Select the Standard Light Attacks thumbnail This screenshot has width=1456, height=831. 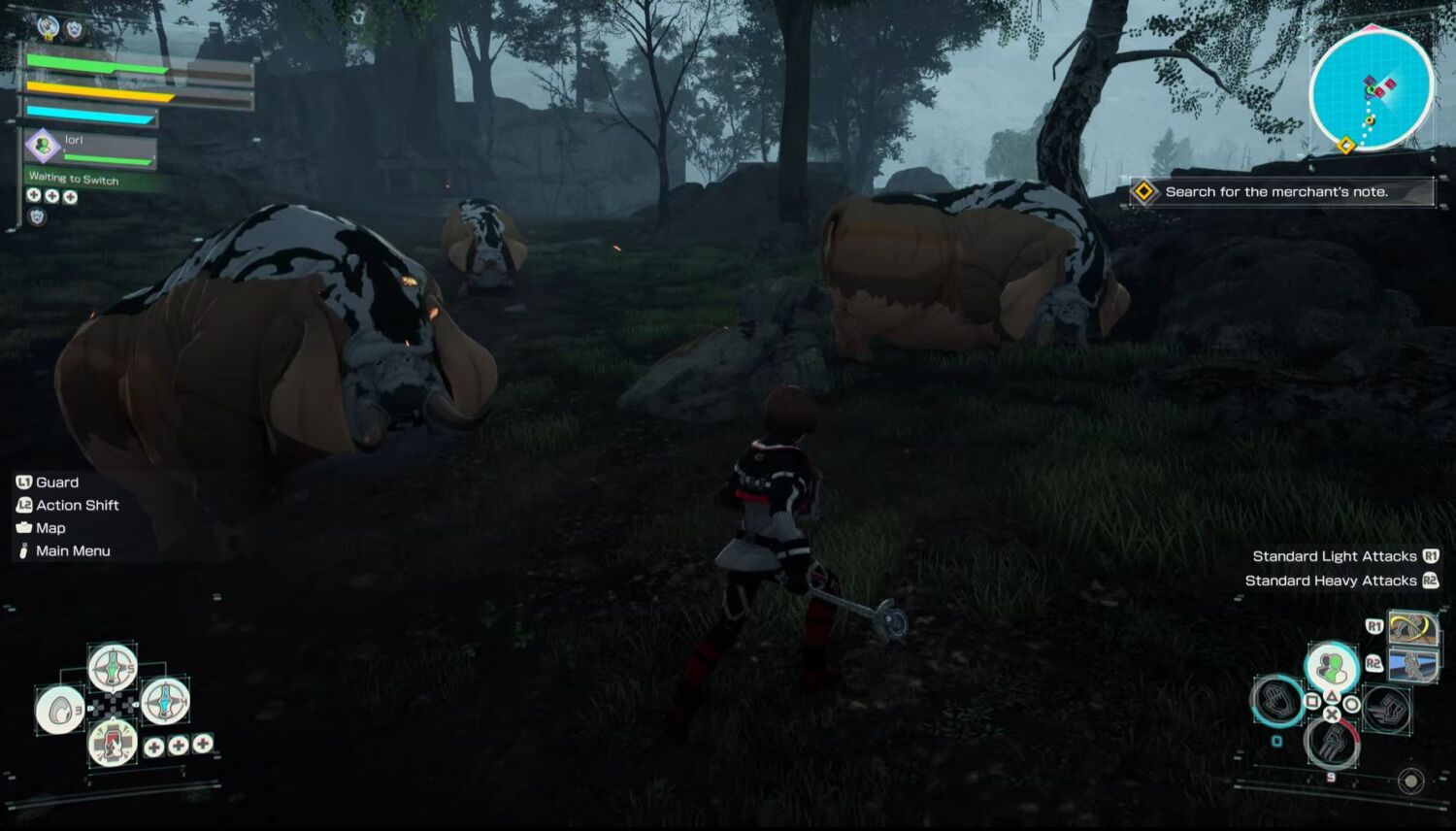pyautogui.click(x=1412, y=628)
